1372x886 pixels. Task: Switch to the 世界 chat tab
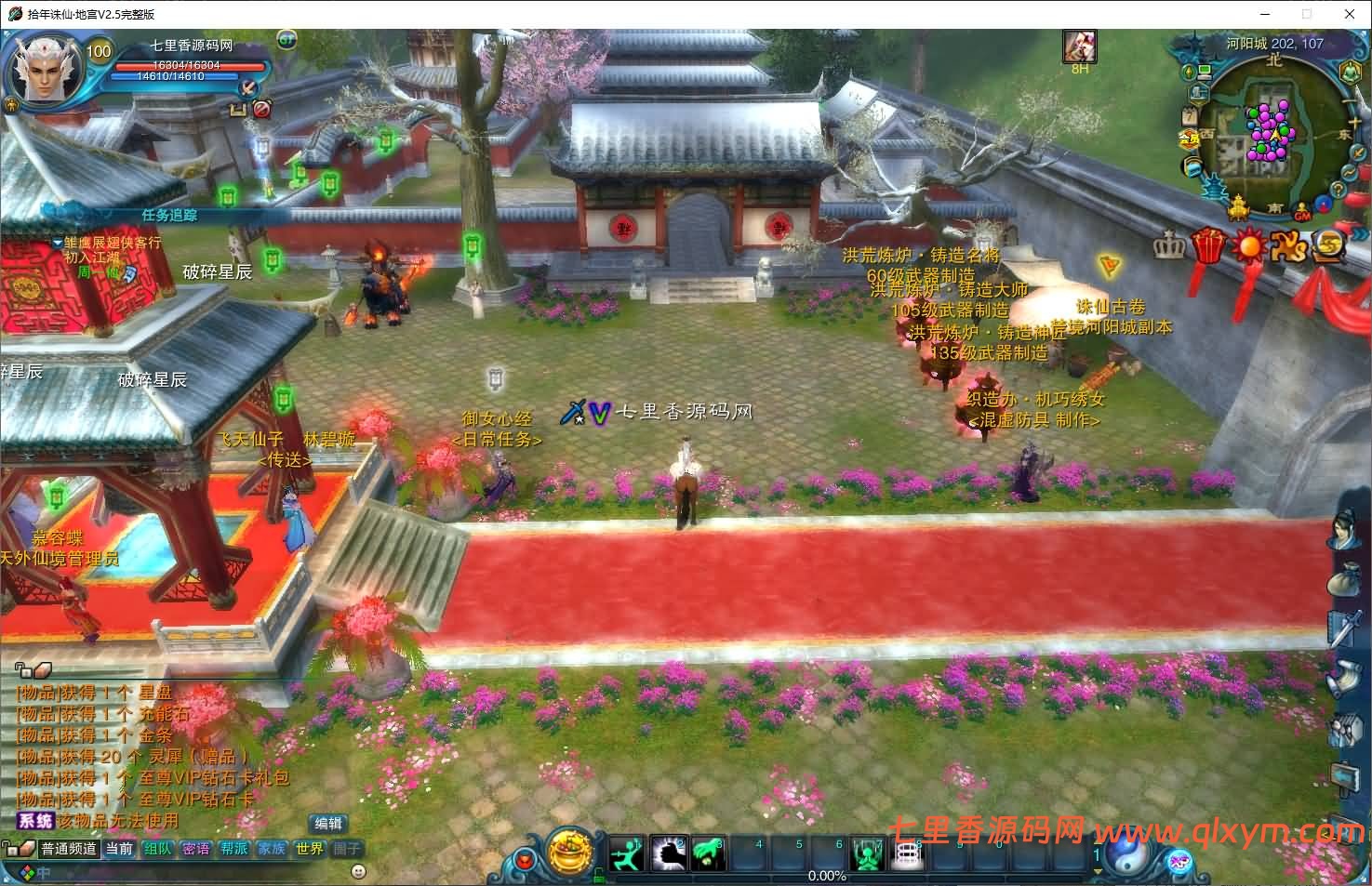(310, 848)
